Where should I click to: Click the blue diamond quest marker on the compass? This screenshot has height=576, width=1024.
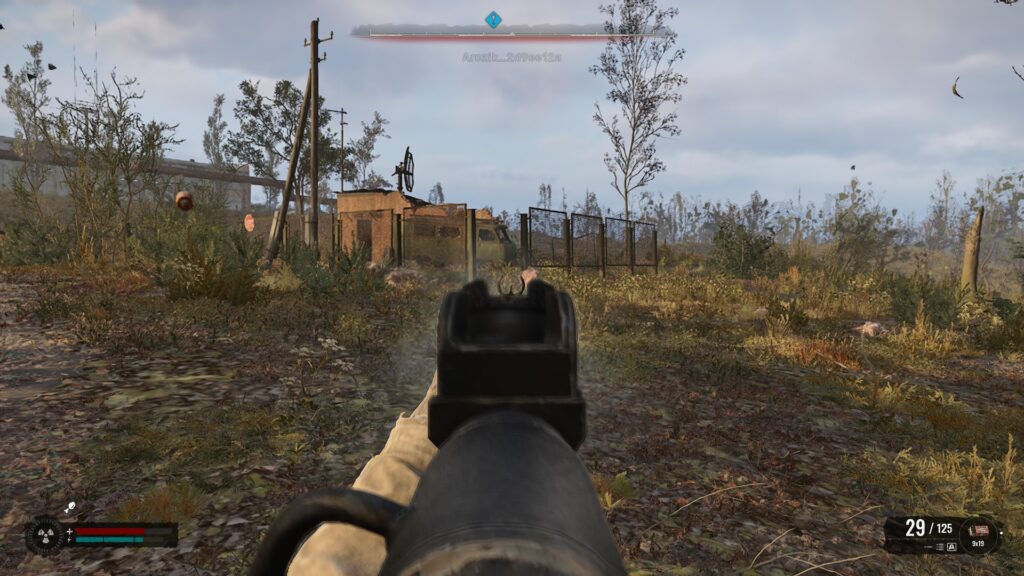pos(493,19)
